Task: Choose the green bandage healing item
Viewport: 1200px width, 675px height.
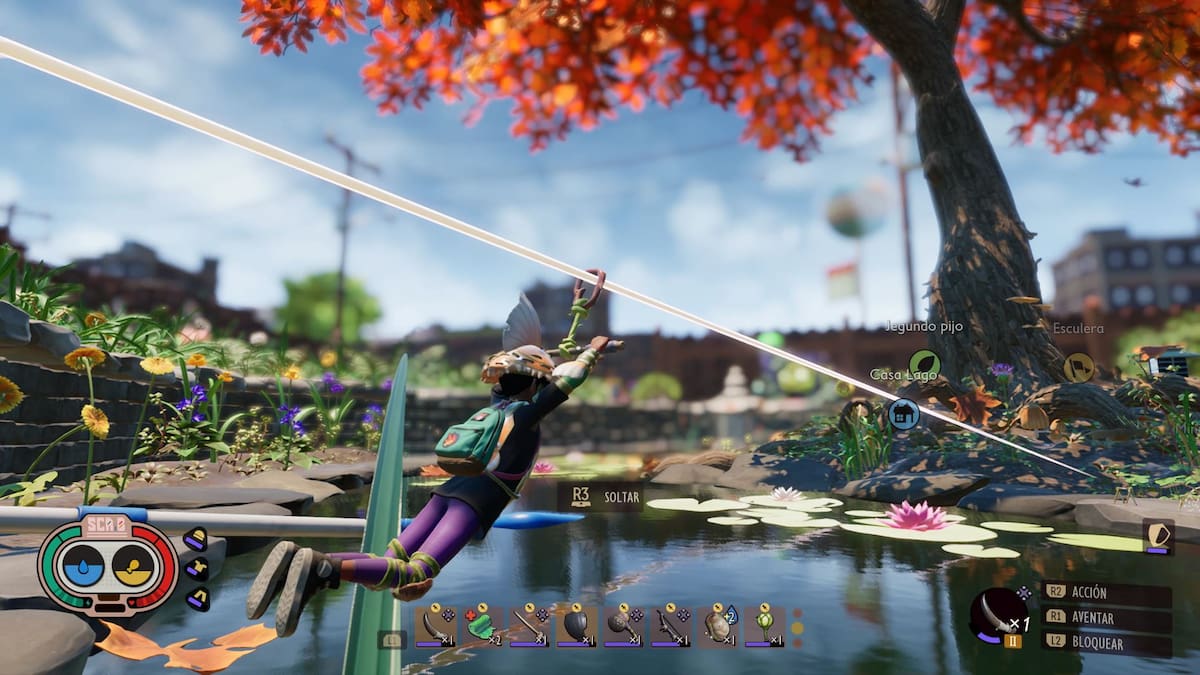Action: (482, 625)
